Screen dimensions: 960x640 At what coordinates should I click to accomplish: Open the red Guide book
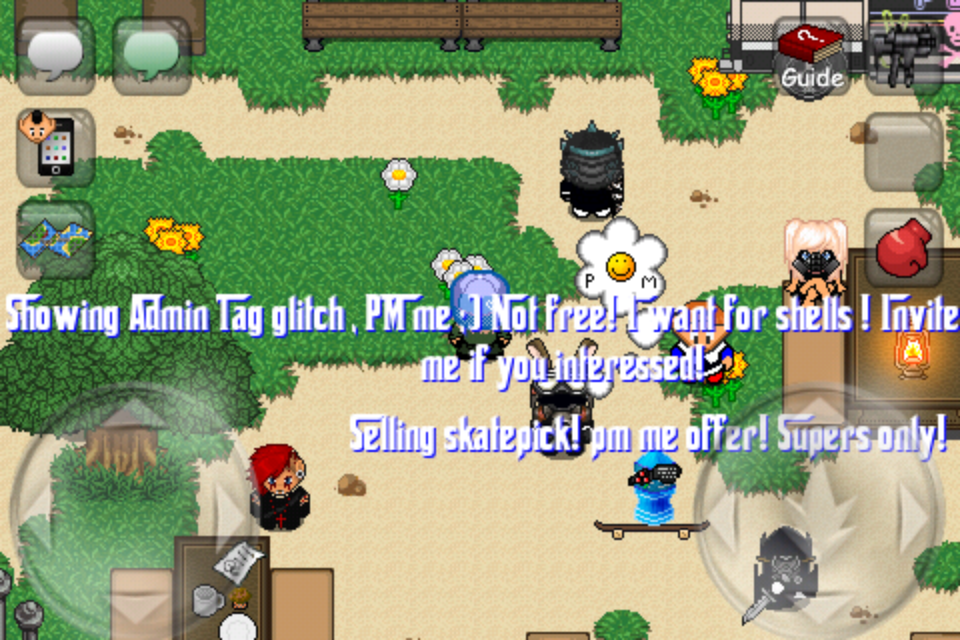(811, 57)
